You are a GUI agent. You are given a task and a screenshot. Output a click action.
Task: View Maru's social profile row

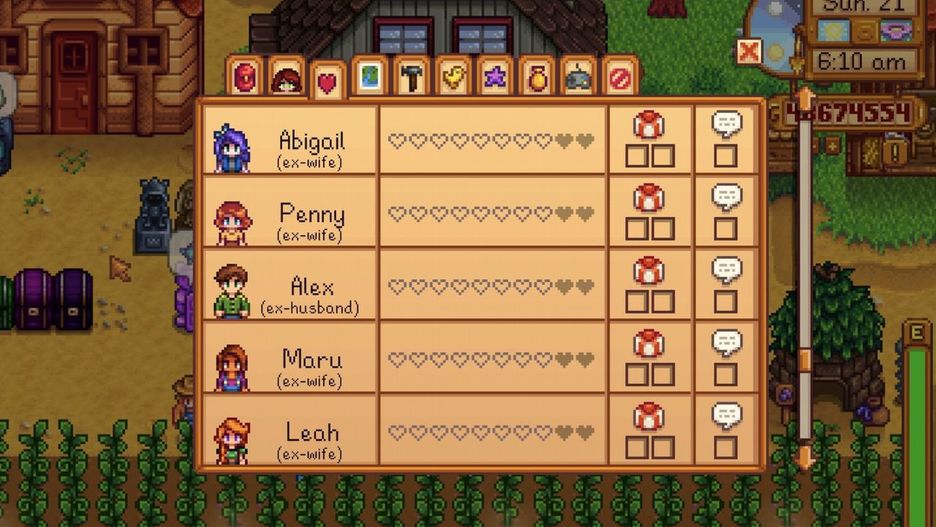point(480,358)
